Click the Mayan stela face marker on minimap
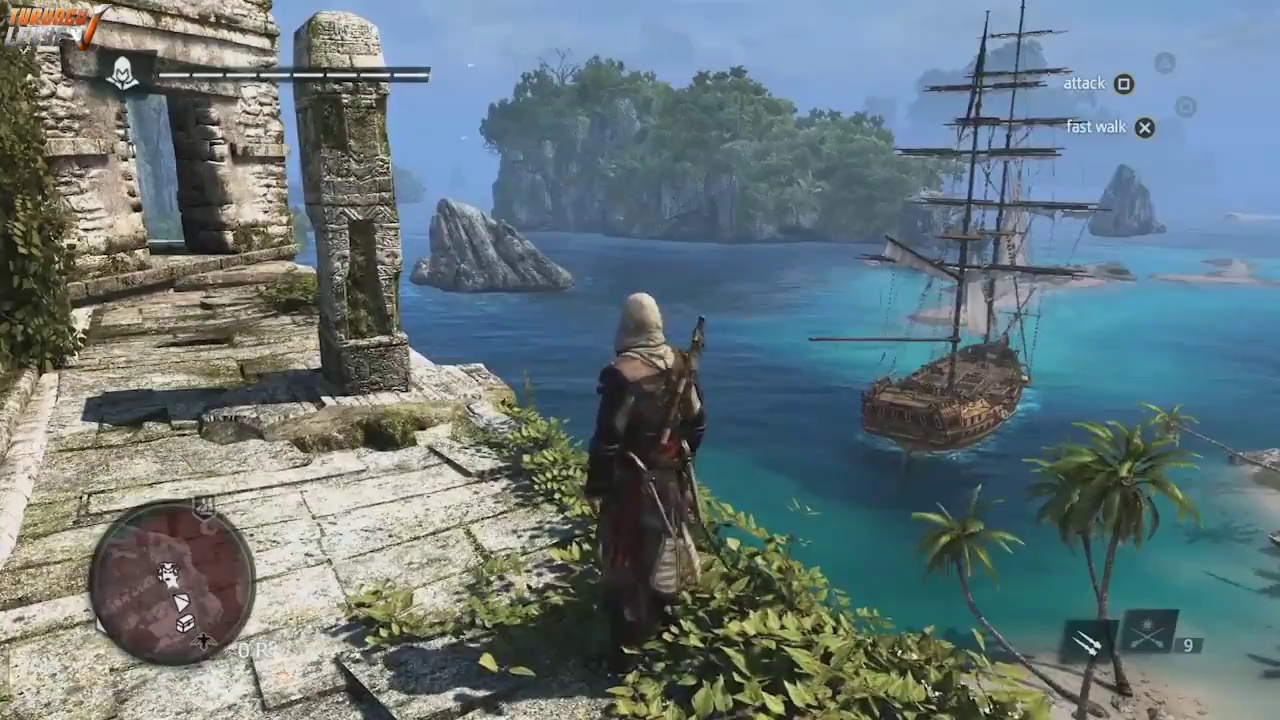 (168, 575)
